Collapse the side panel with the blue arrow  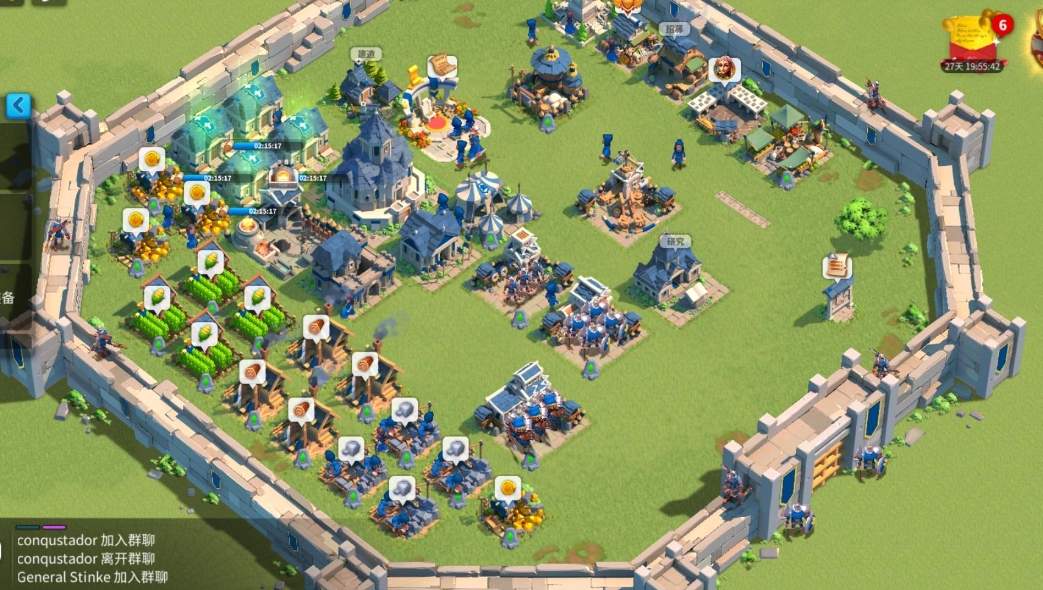point(18,105)
